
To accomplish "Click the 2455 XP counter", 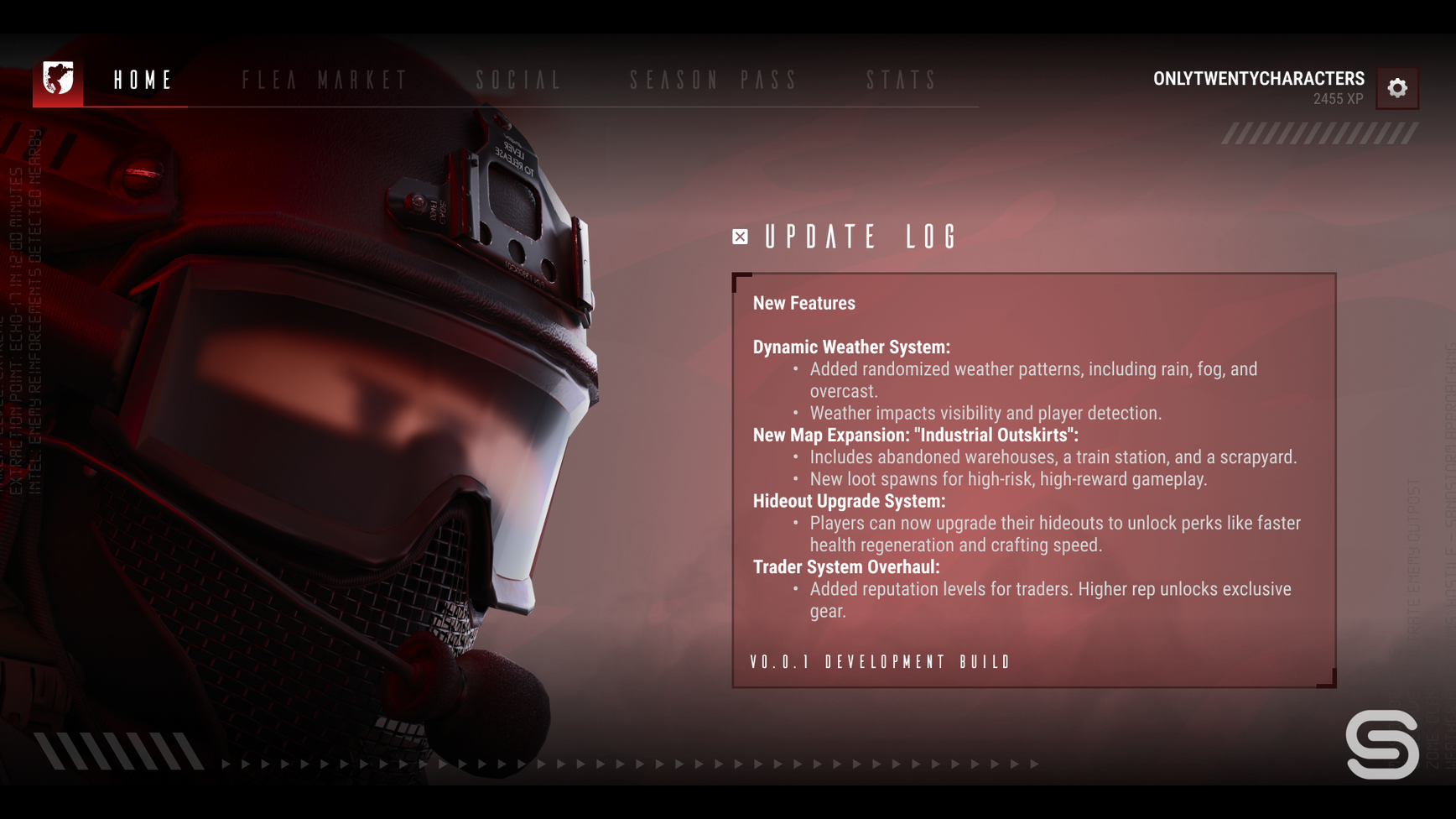I will click(1339, 98).
